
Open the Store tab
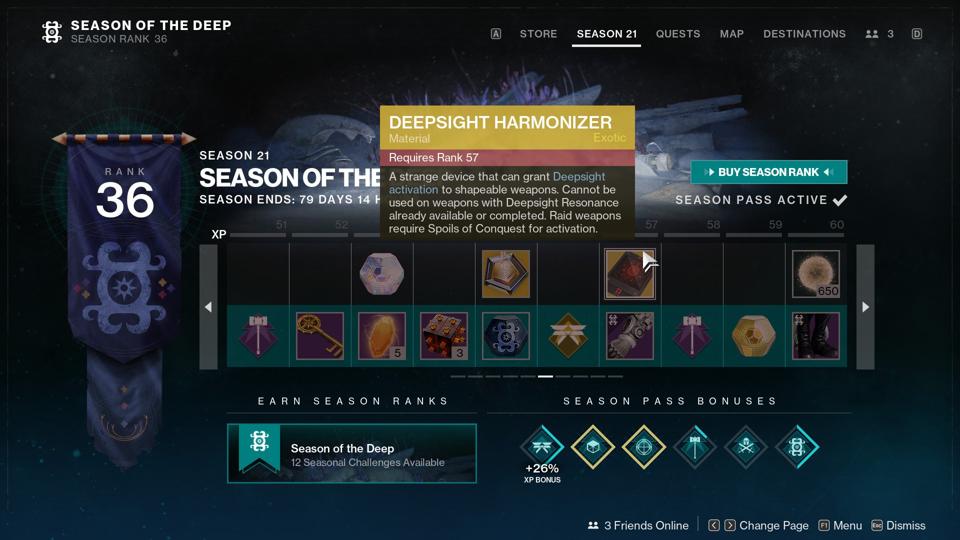pos(538,34)
